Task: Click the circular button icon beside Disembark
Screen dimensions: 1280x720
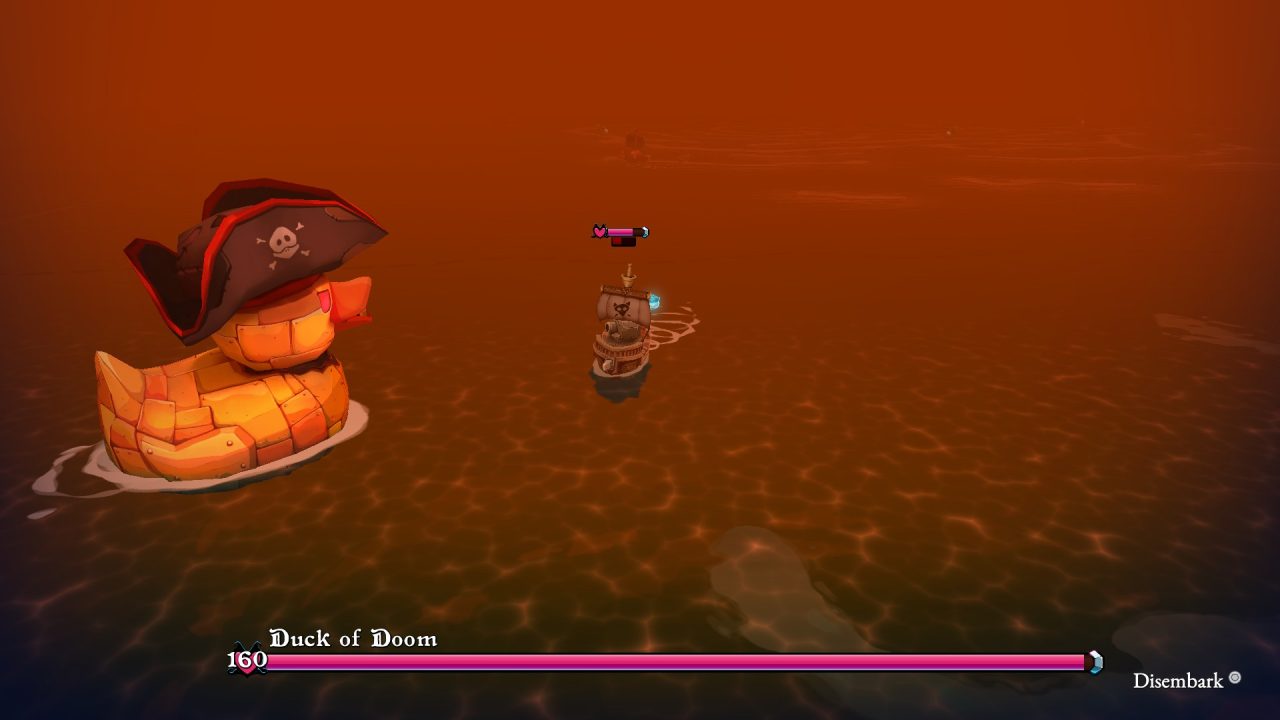Action: click(x=1233, y=679)
